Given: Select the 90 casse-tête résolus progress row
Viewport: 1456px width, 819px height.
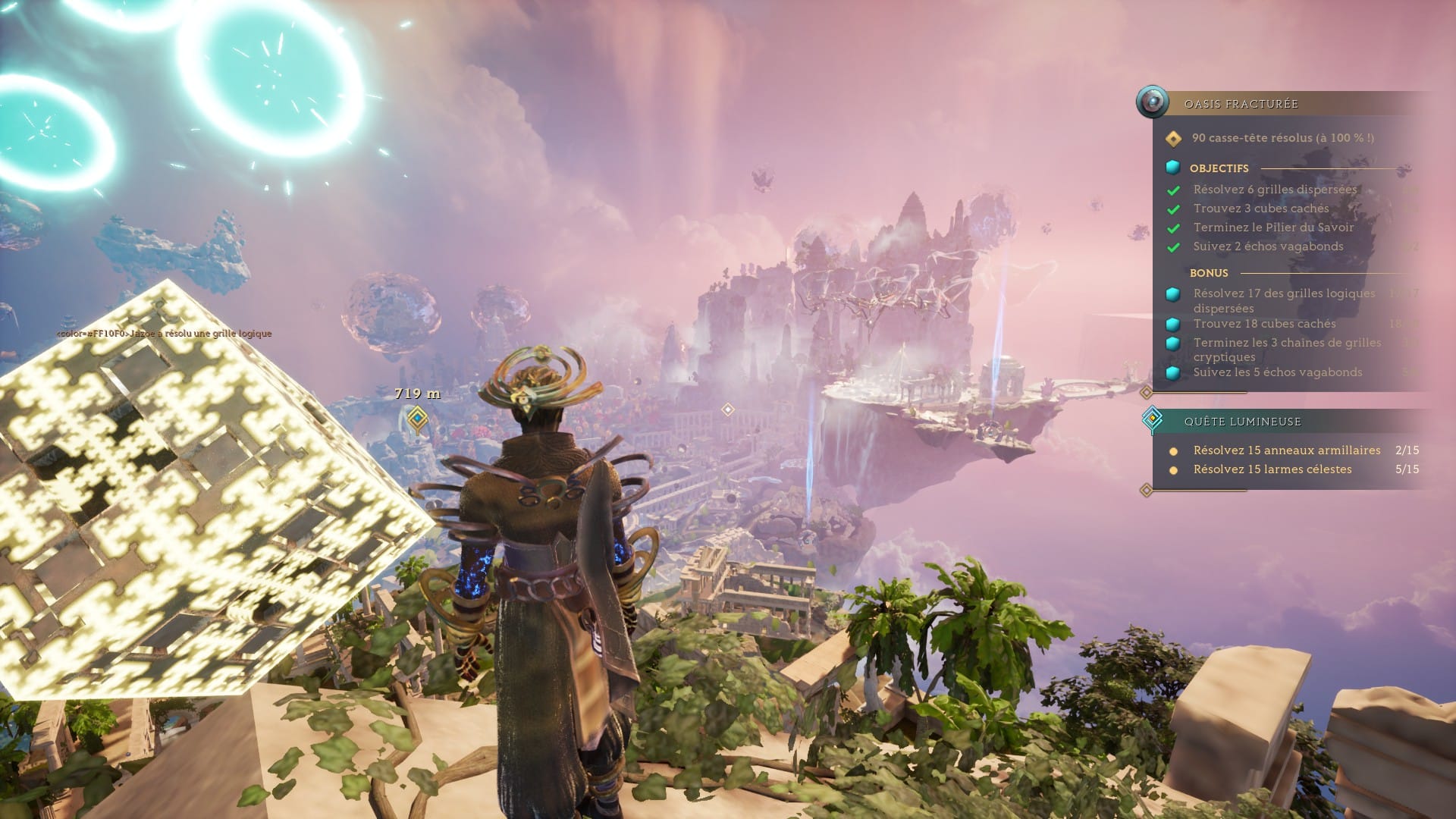Looking at the screenshot, I should (x=1282, y=138).
